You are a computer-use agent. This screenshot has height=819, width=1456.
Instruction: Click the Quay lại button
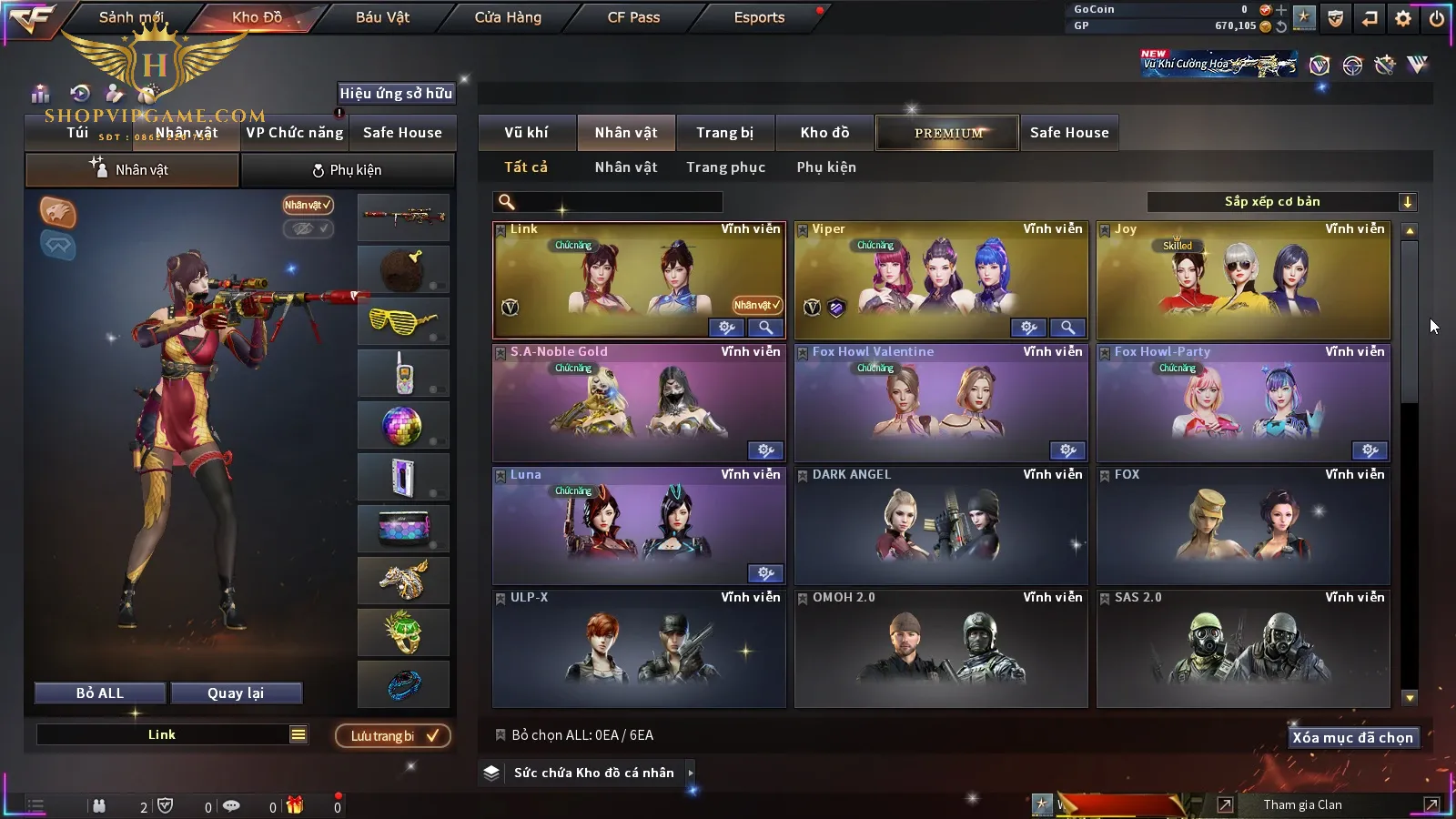click(x=236, y=693)
